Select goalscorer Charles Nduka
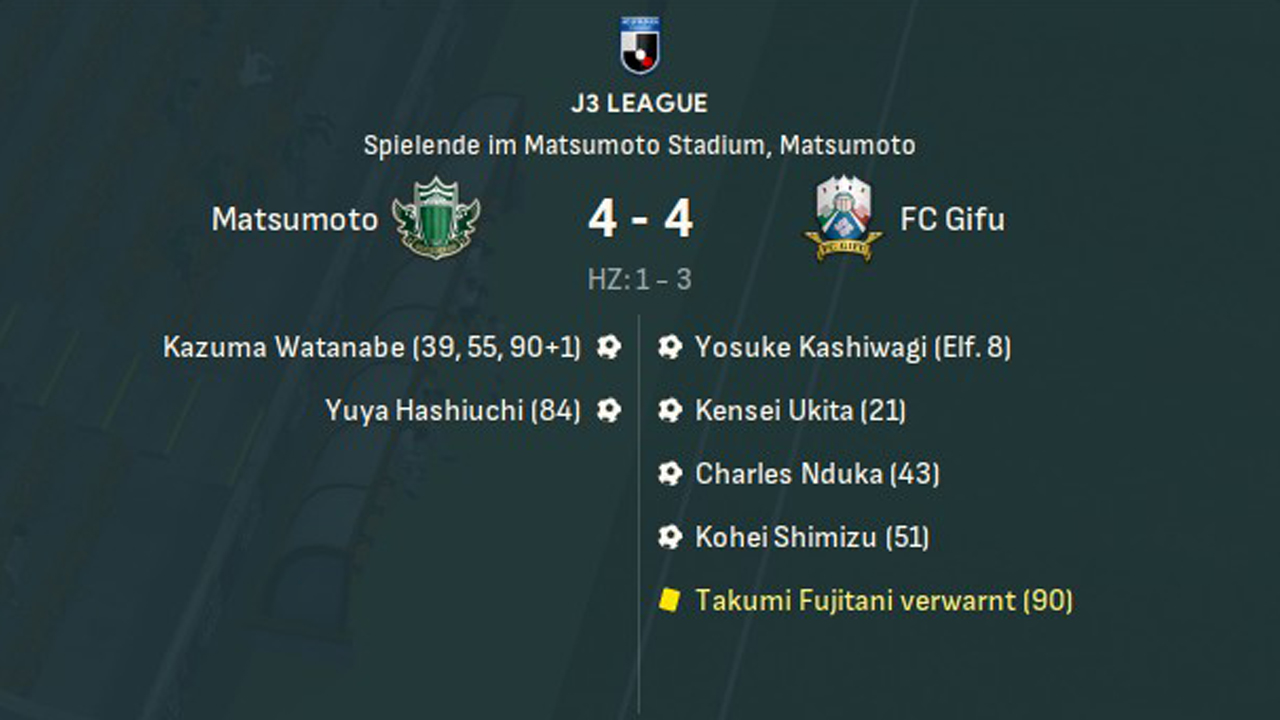The height and width of the screenshot is (720, 1280). coord(788,473)
